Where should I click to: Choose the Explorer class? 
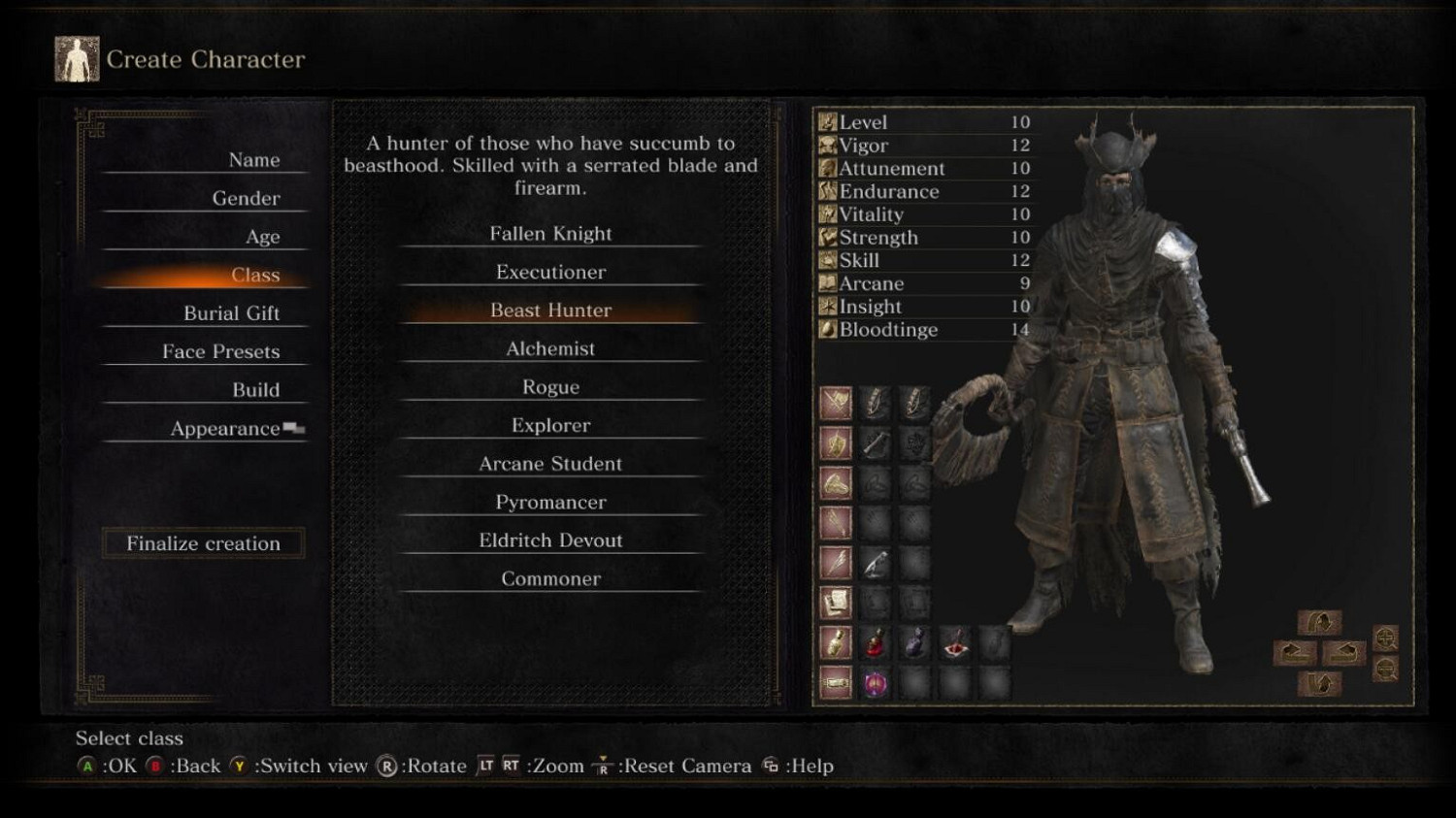click(x=550, y=426)
